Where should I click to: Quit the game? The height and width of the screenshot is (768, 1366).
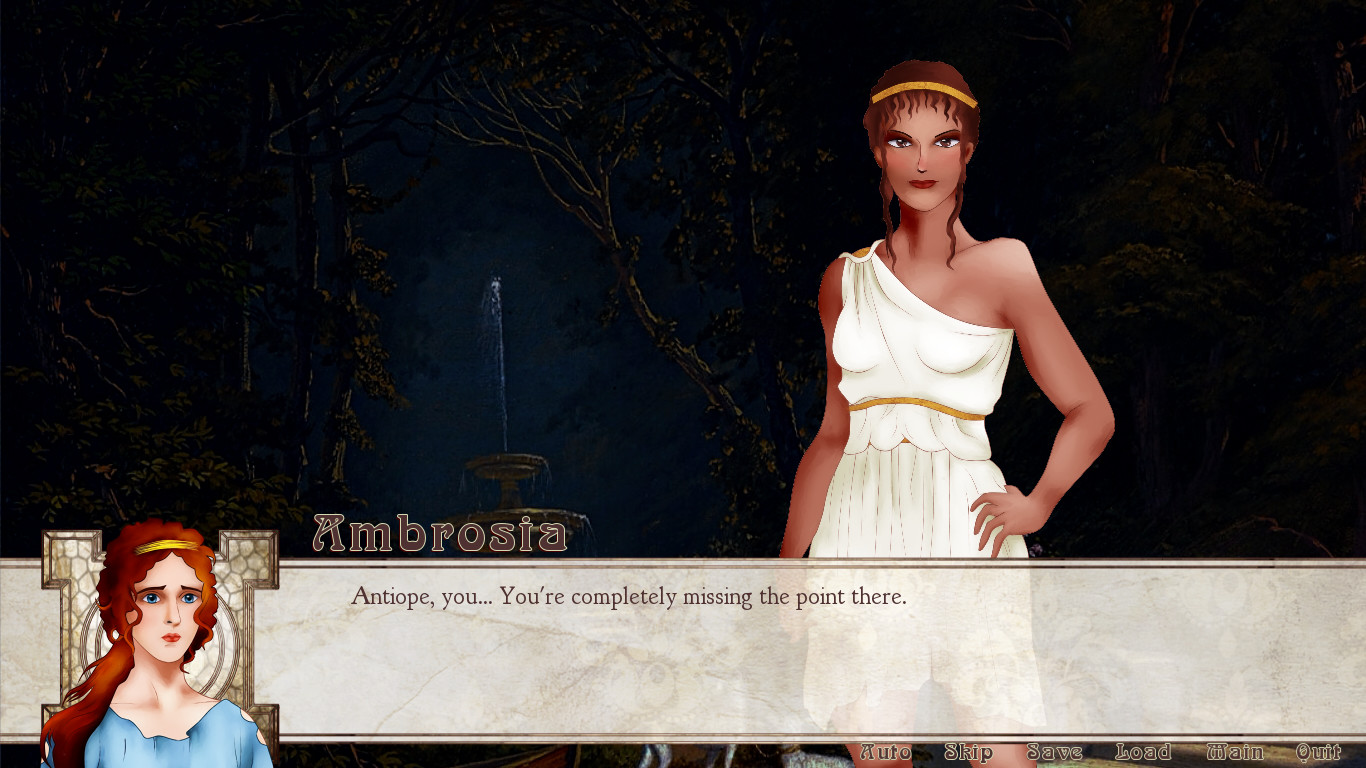click(1318, 752)
